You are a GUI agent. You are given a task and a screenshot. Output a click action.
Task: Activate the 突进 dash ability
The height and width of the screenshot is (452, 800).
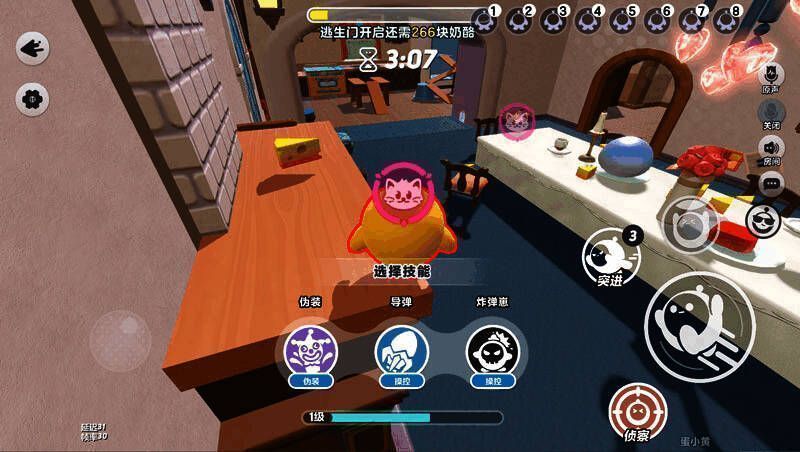pyautogui.click(x=610, y=257)
